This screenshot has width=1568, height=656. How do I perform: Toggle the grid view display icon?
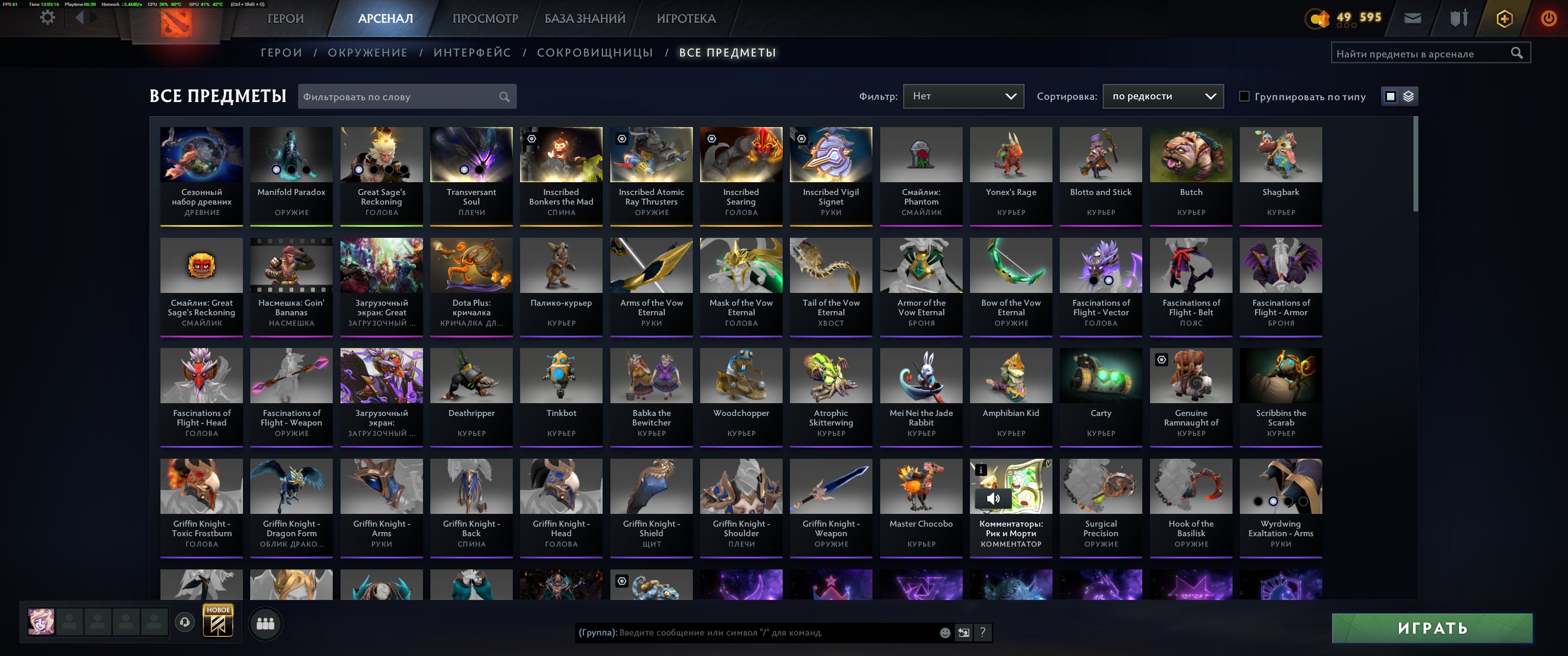click(x=1390, y=96)
